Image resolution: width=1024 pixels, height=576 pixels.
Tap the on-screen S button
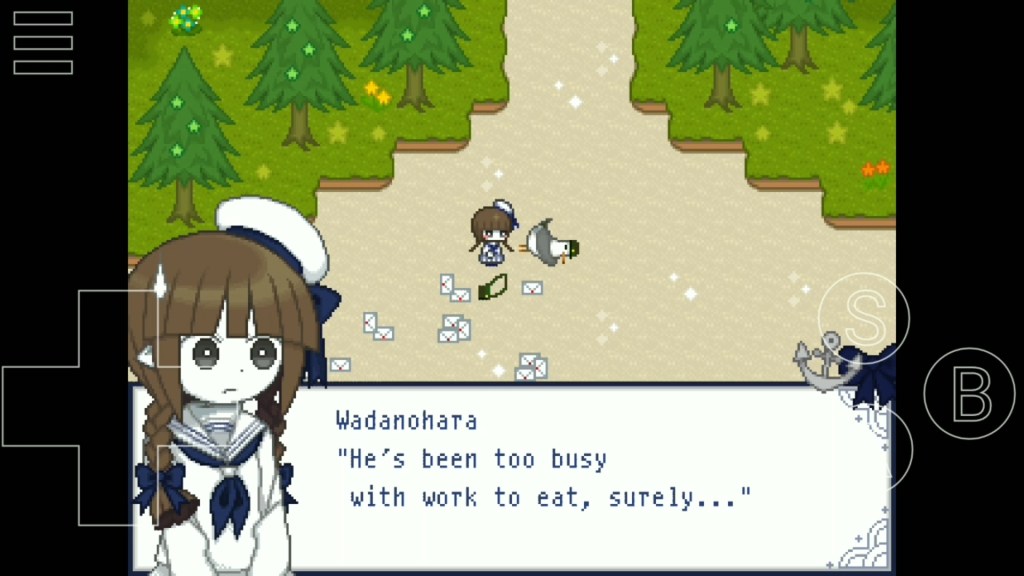[863, 317]
